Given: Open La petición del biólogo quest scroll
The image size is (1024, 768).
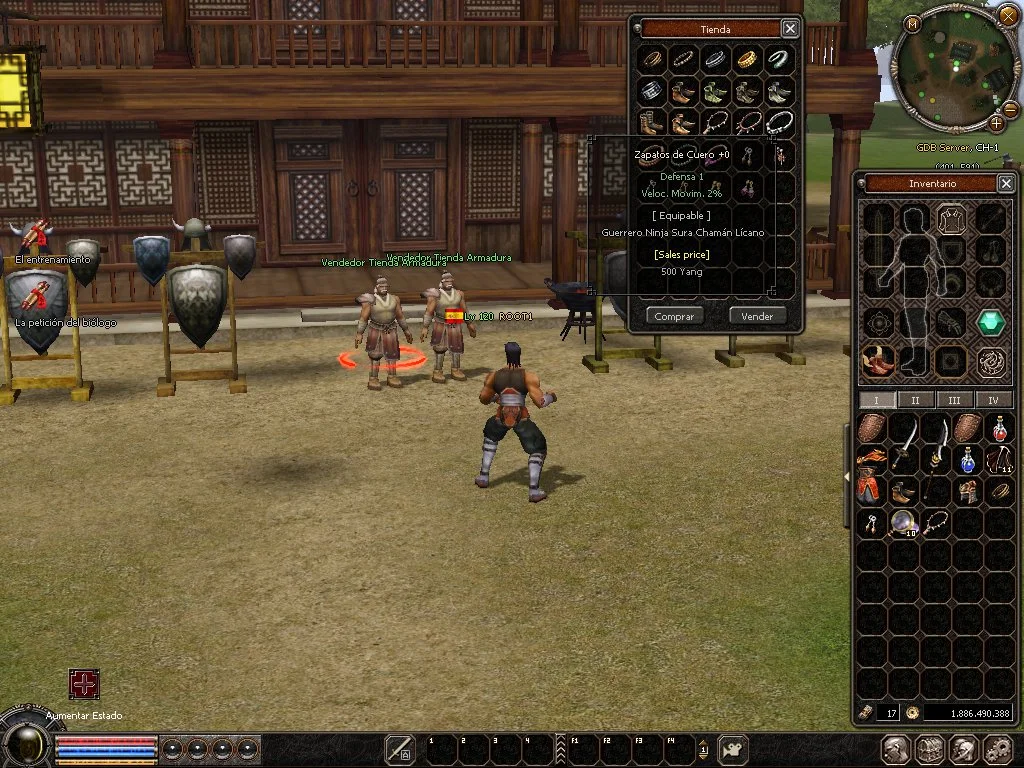Looking at the screenshot, I should point(37,298).
